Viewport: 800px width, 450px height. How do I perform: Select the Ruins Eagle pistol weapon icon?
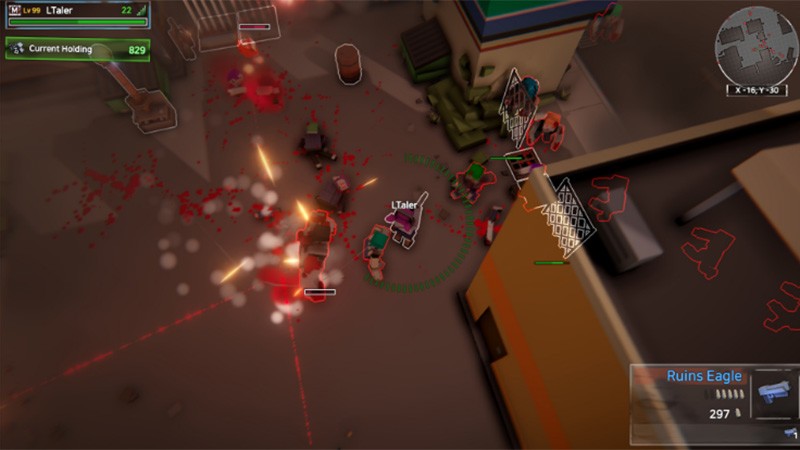(774, 391)
